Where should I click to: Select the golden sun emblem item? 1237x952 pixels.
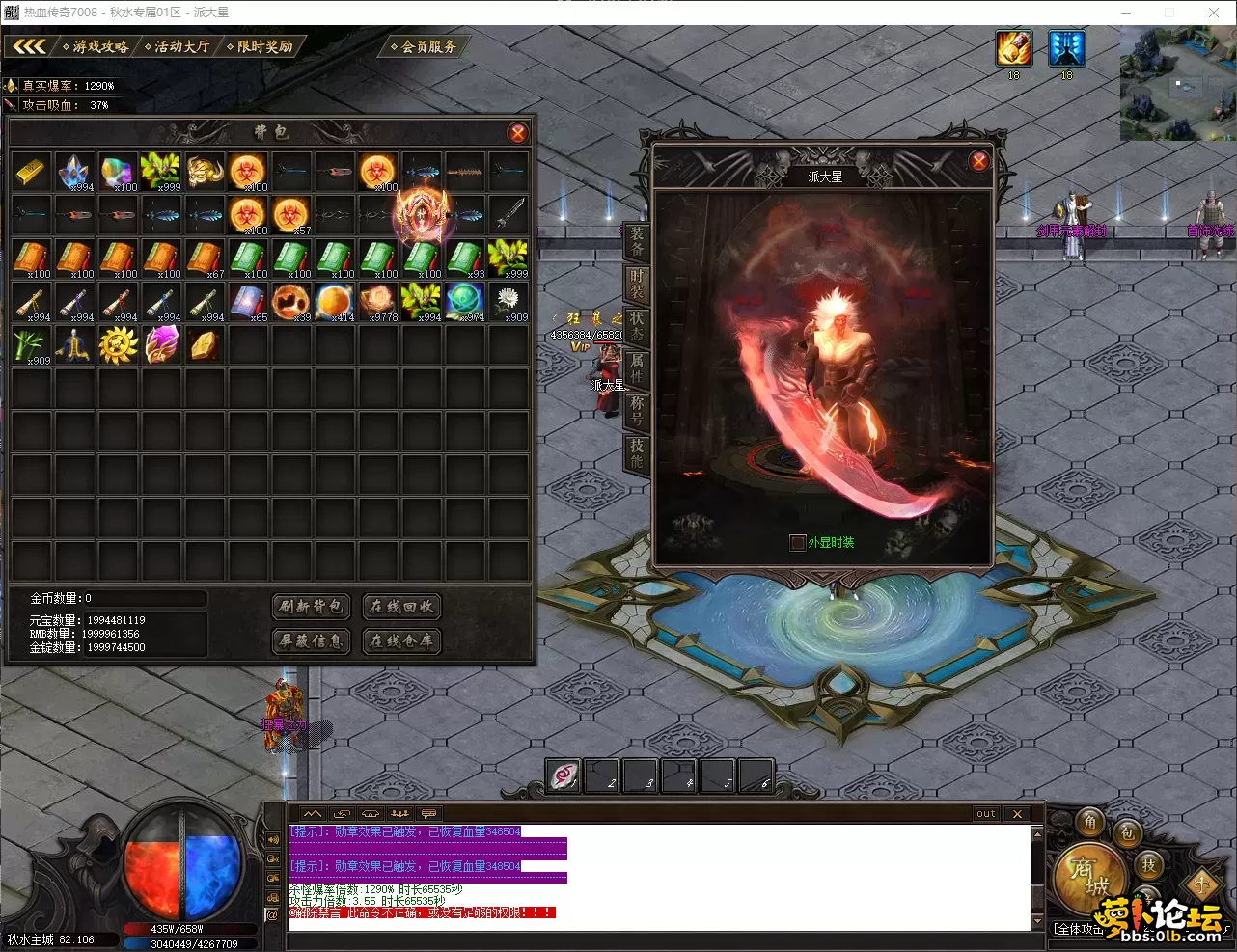tap(119, 345)
